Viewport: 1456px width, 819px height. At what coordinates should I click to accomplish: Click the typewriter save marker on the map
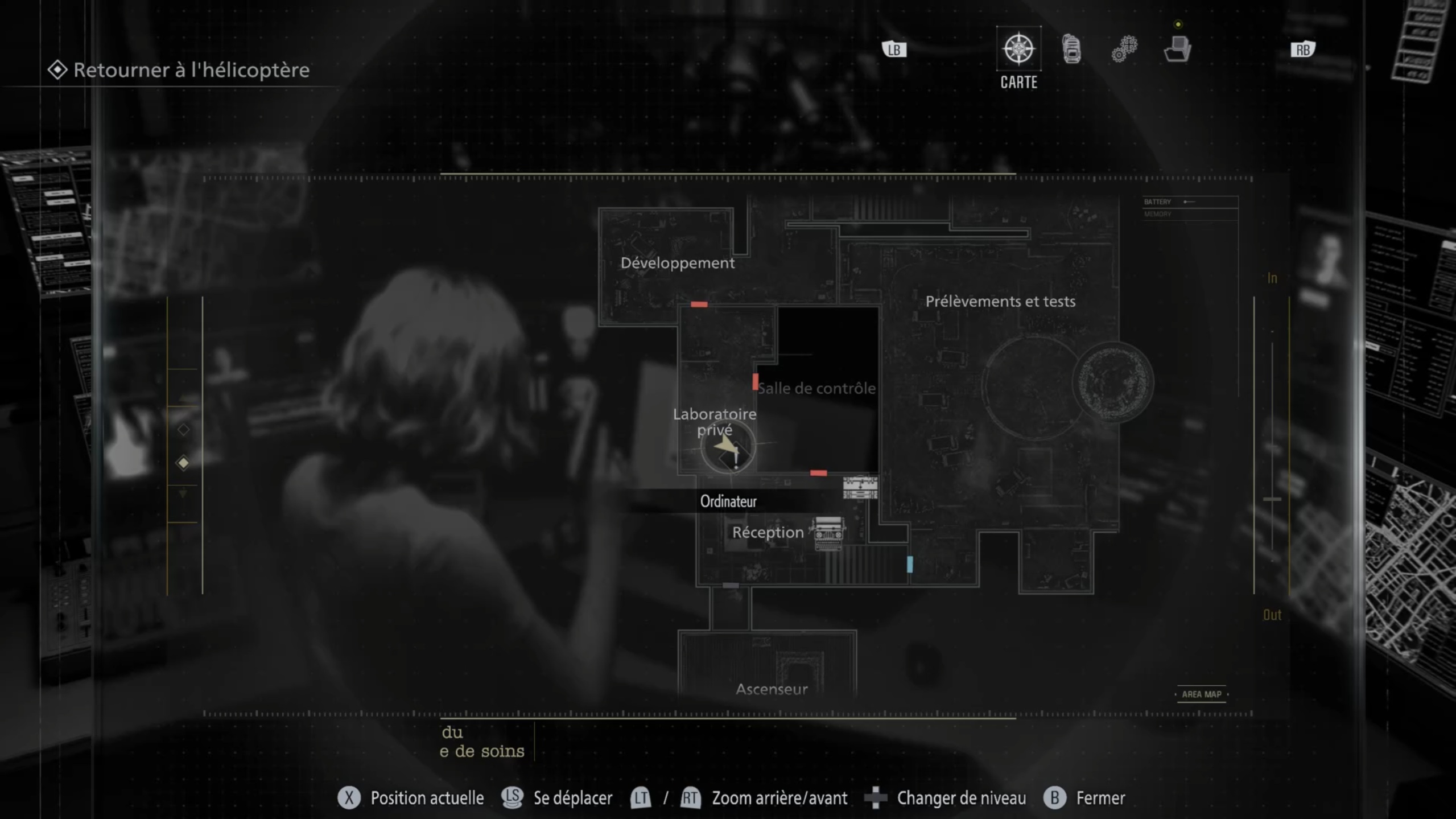click(x=828, y=533)
